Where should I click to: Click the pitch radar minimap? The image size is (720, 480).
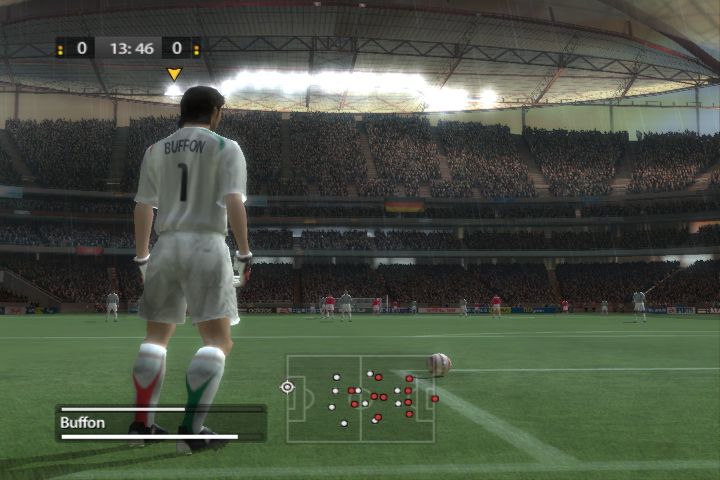[x=360, y=398]
